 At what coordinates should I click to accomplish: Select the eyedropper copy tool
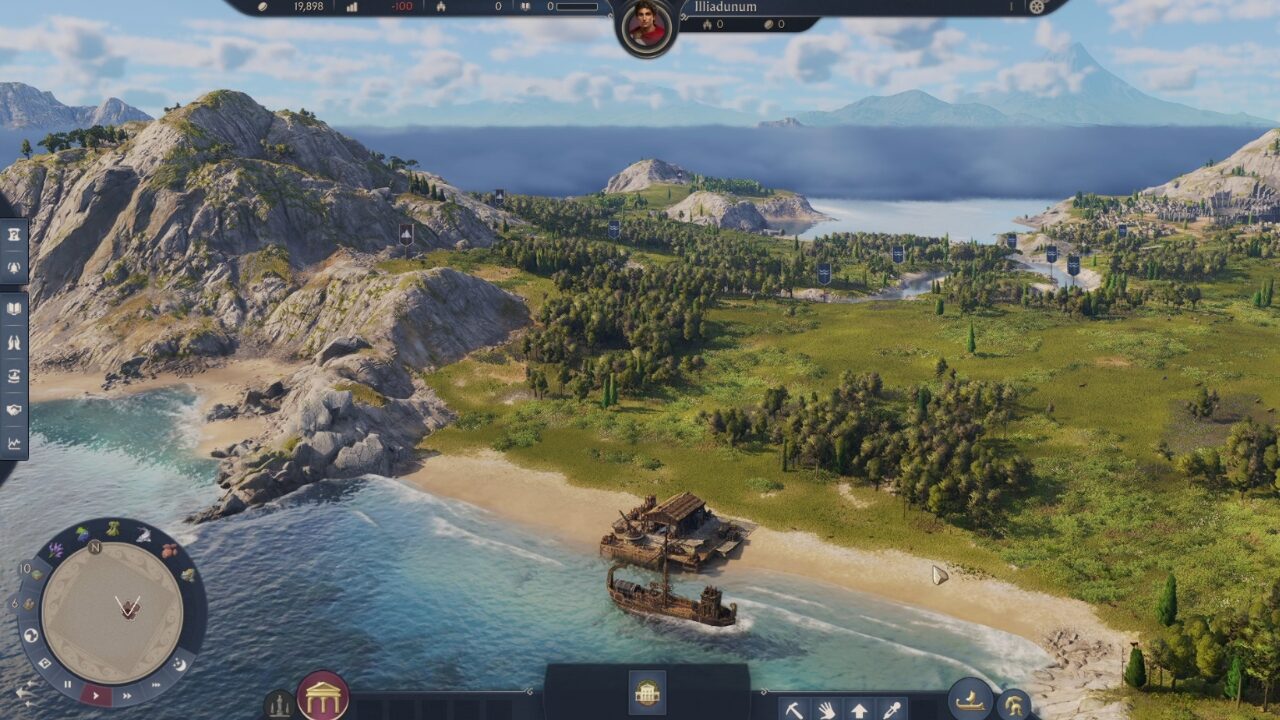pos(890,709)
